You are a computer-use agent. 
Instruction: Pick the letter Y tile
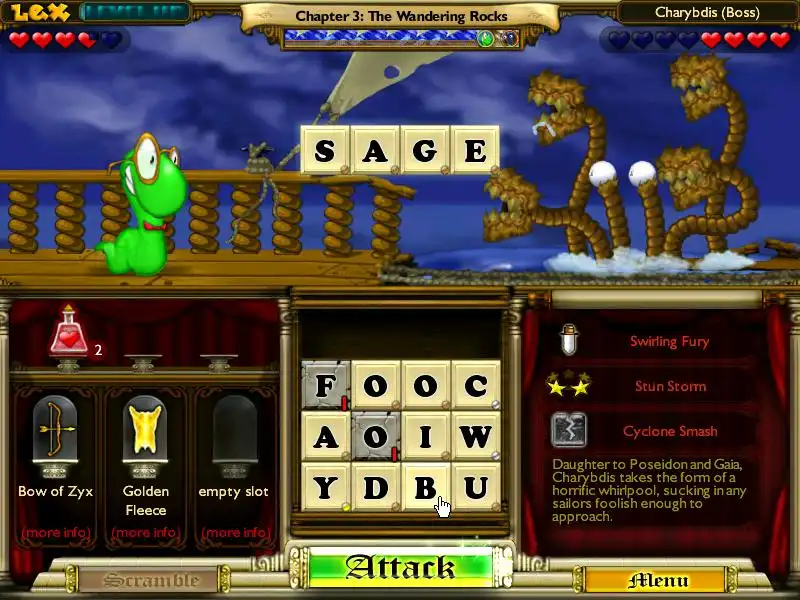325,487
